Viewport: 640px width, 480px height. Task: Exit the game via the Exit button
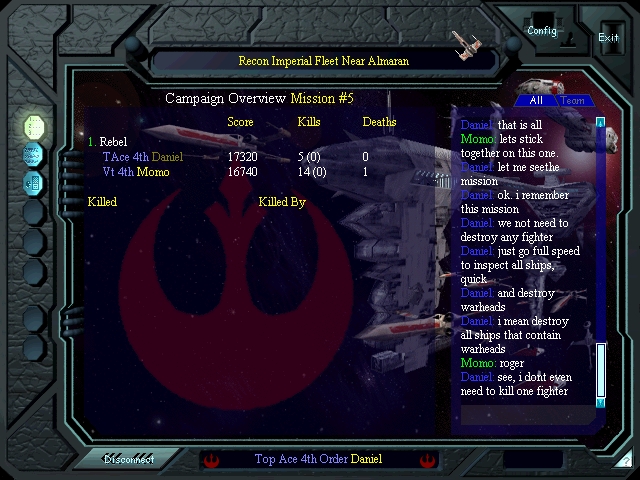click(608, 37)
